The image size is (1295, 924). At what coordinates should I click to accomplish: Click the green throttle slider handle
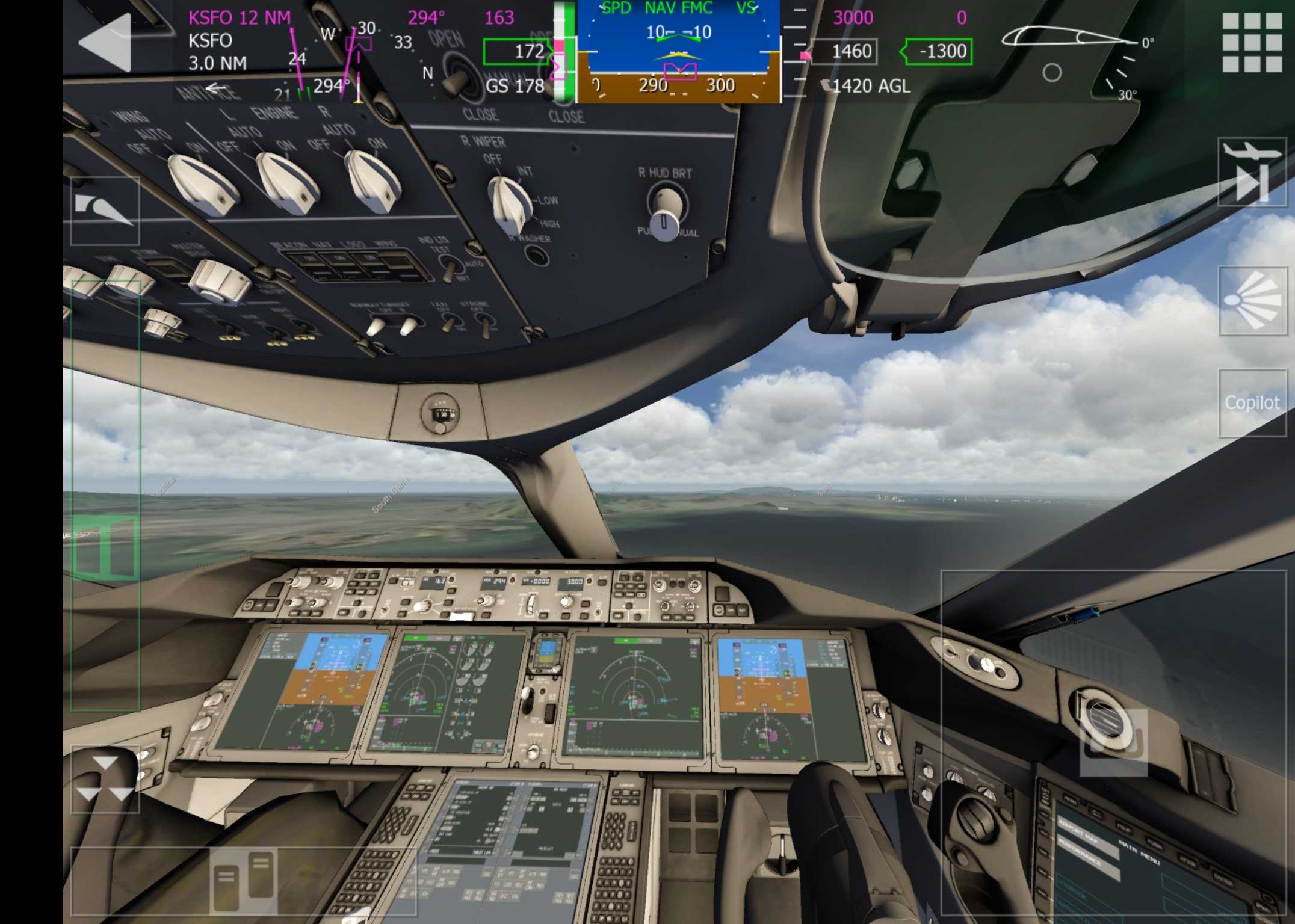pos(105,549)
